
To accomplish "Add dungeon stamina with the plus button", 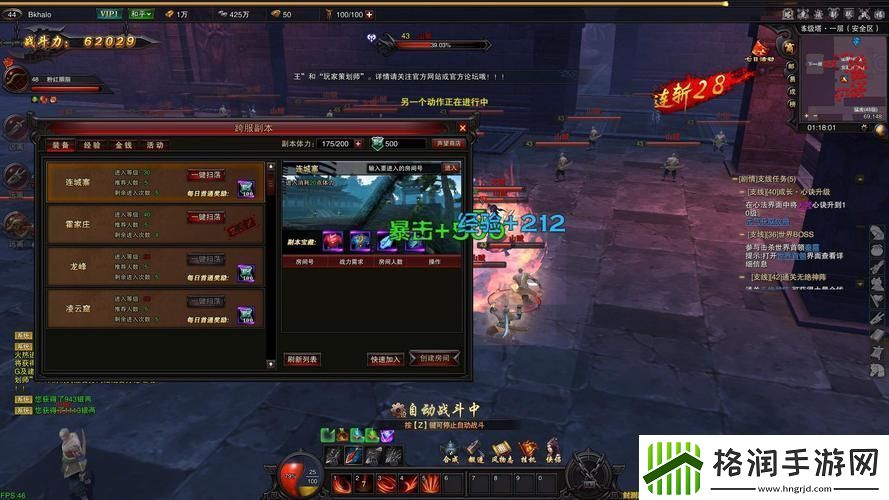I will [359, 144].
